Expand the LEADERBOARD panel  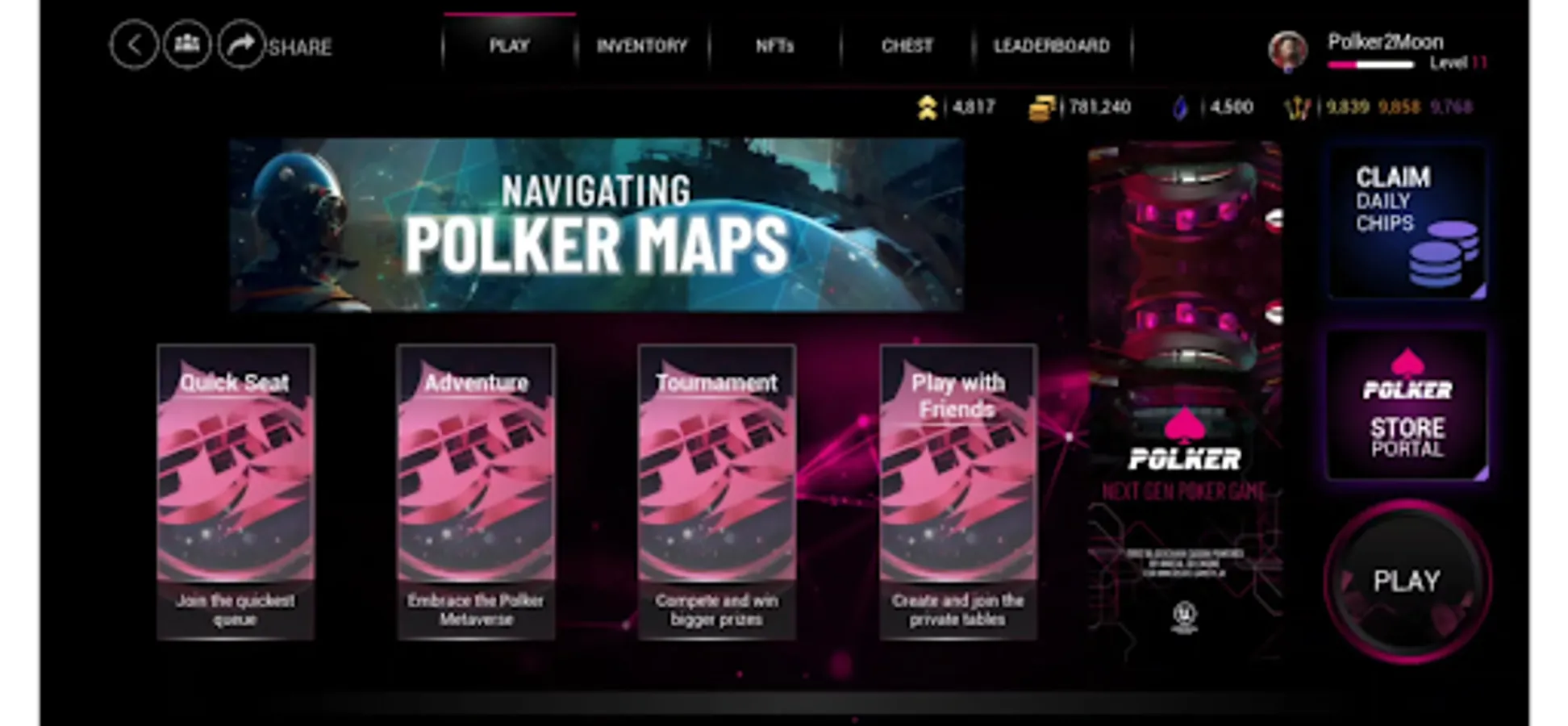click(x=1053, y=46)
